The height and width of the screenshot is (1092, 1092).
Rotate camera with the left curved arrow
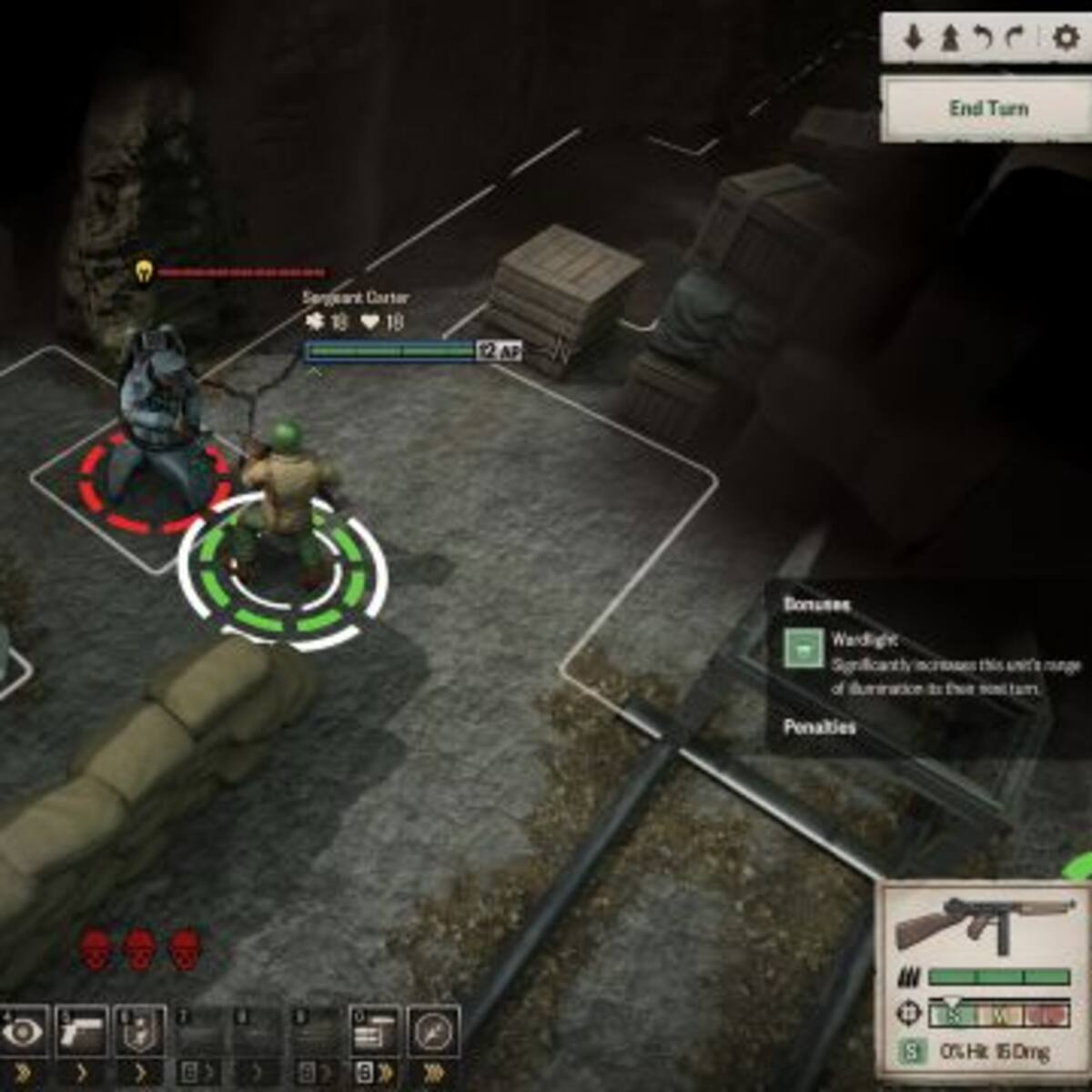click(983, 38)
